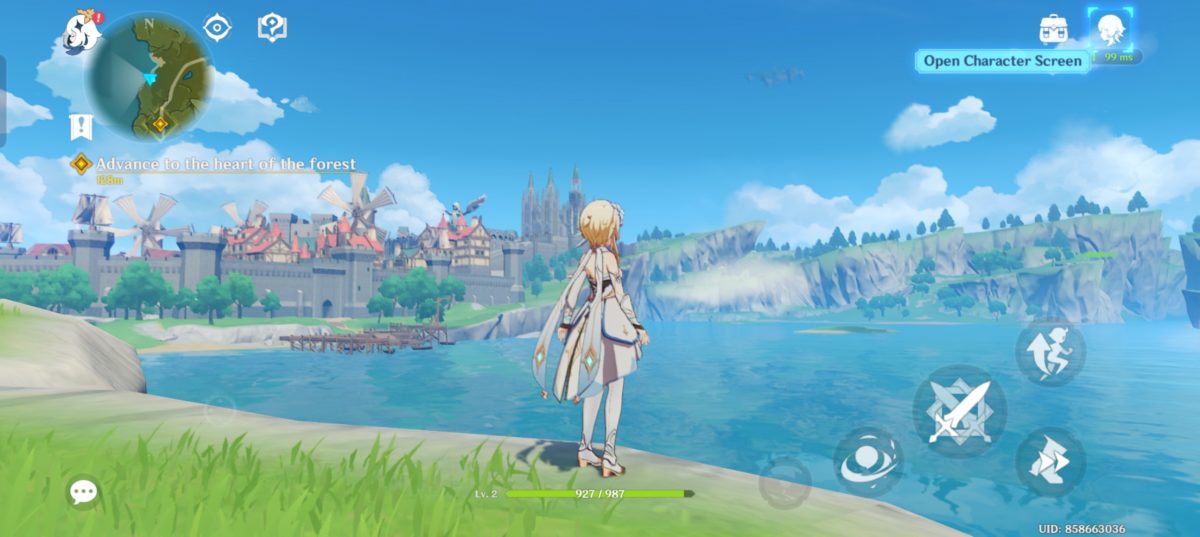Activate the Elemental Sight eye icon
The image size is (1200, 537).
click(x=218, y=27)
